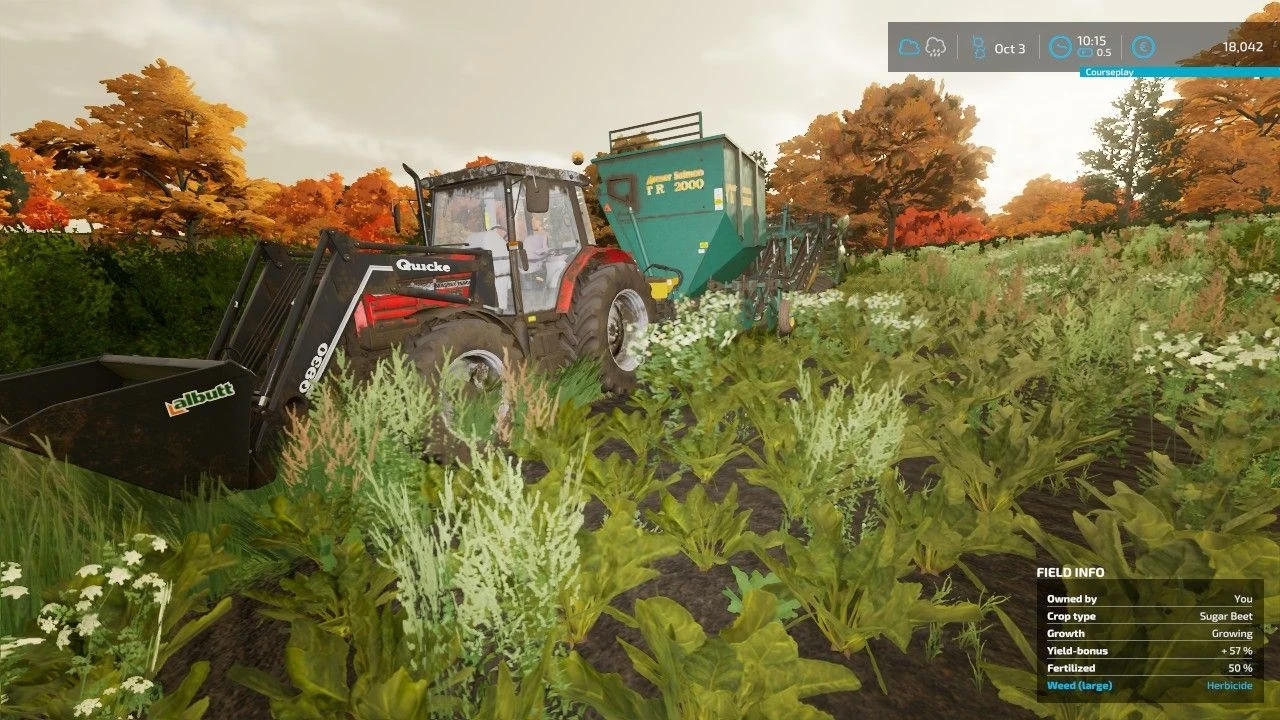The height and width of the screenshot is (720, 1280).
Task: Click the Euro currency icon
Action: tap(1143, 47)
